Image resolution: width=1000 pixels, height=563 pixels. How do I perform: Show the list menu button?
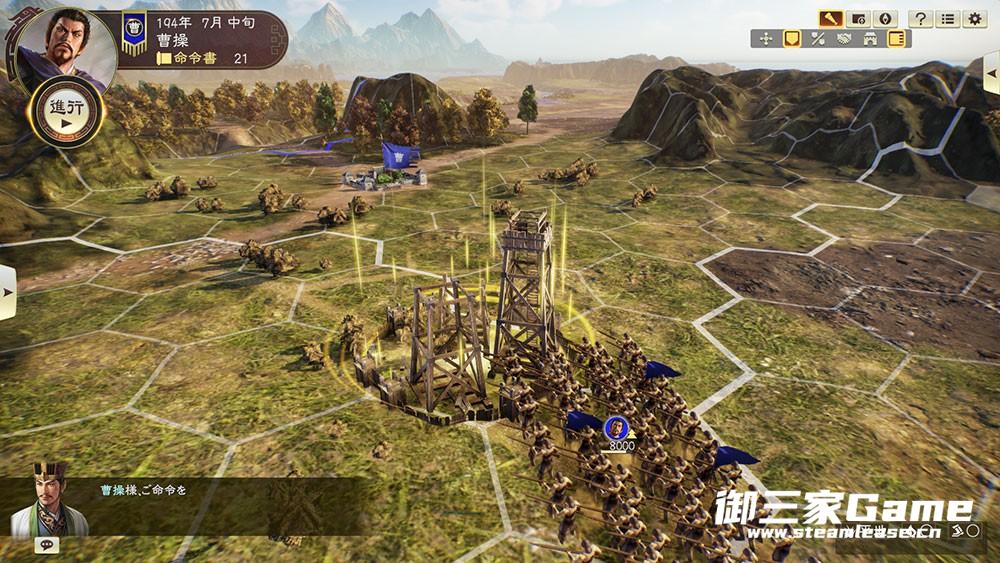click(947, 18)
